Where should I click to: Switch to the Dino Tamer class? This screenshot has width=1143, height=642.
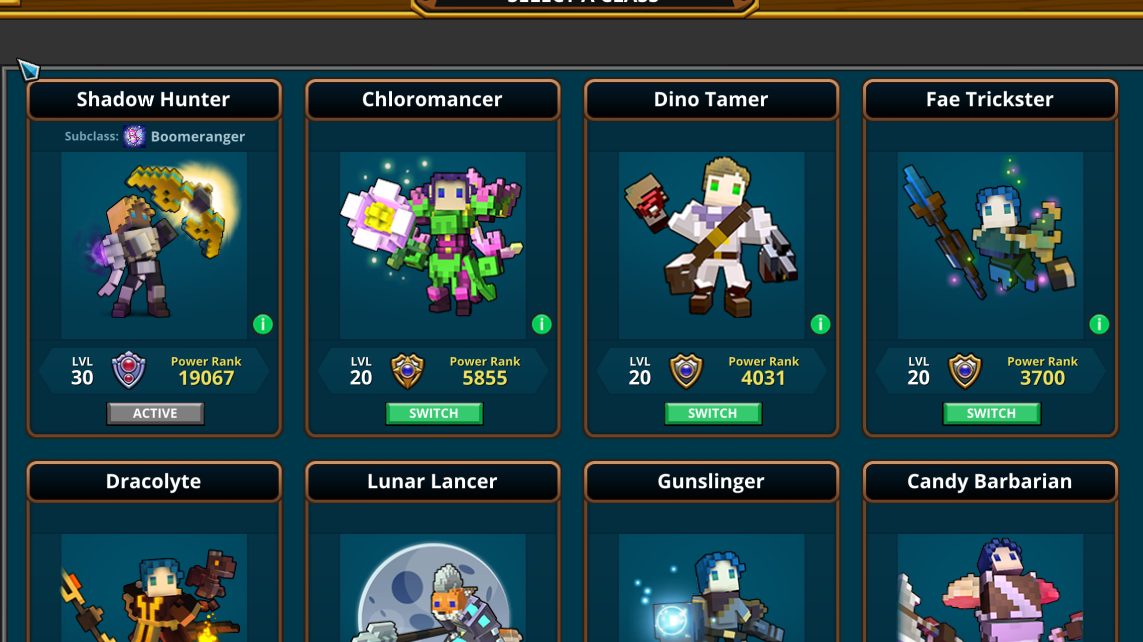tap(713, 413)
